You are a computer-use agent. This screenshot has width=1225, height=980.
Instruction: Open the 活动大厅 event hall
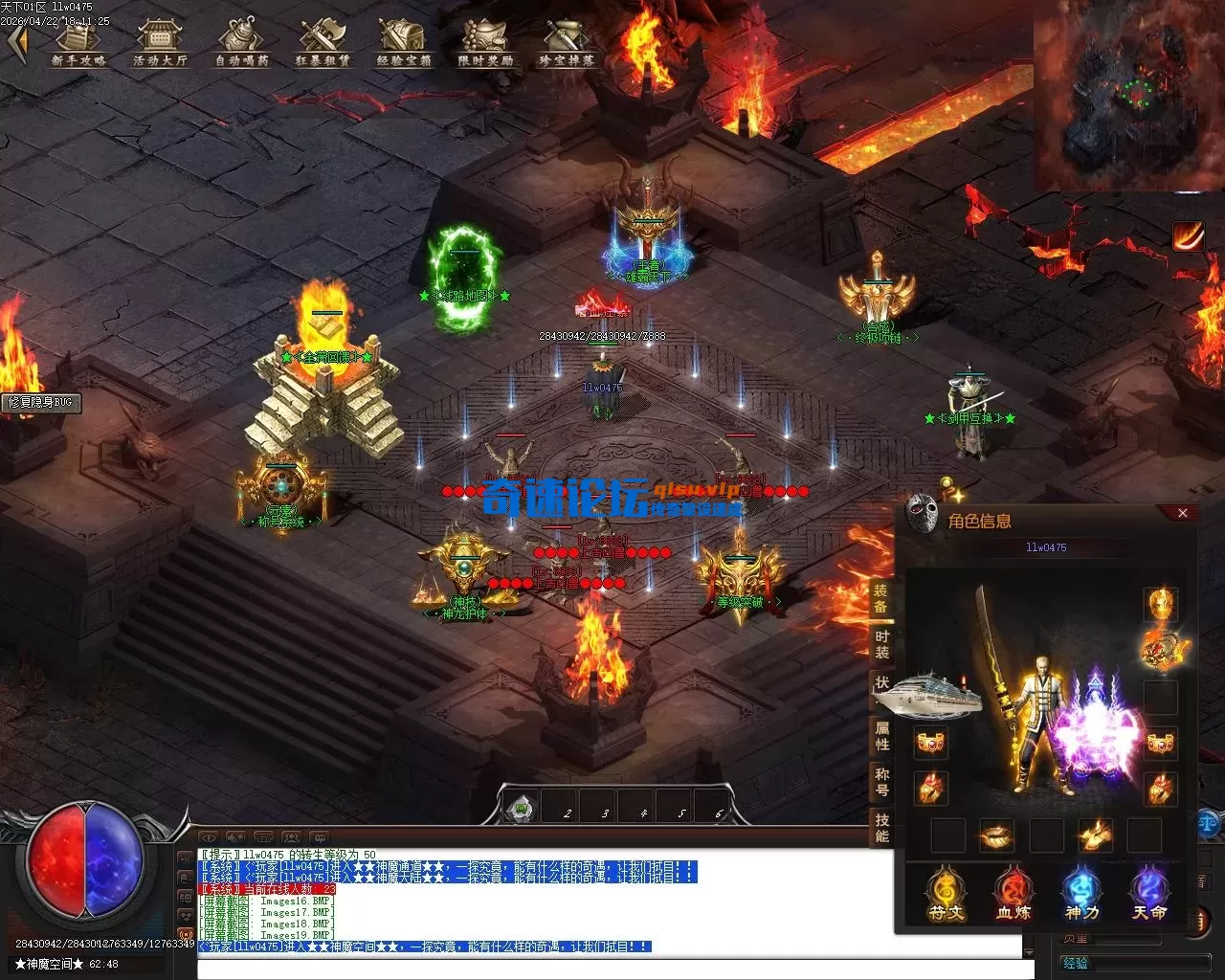click(160, 42)
